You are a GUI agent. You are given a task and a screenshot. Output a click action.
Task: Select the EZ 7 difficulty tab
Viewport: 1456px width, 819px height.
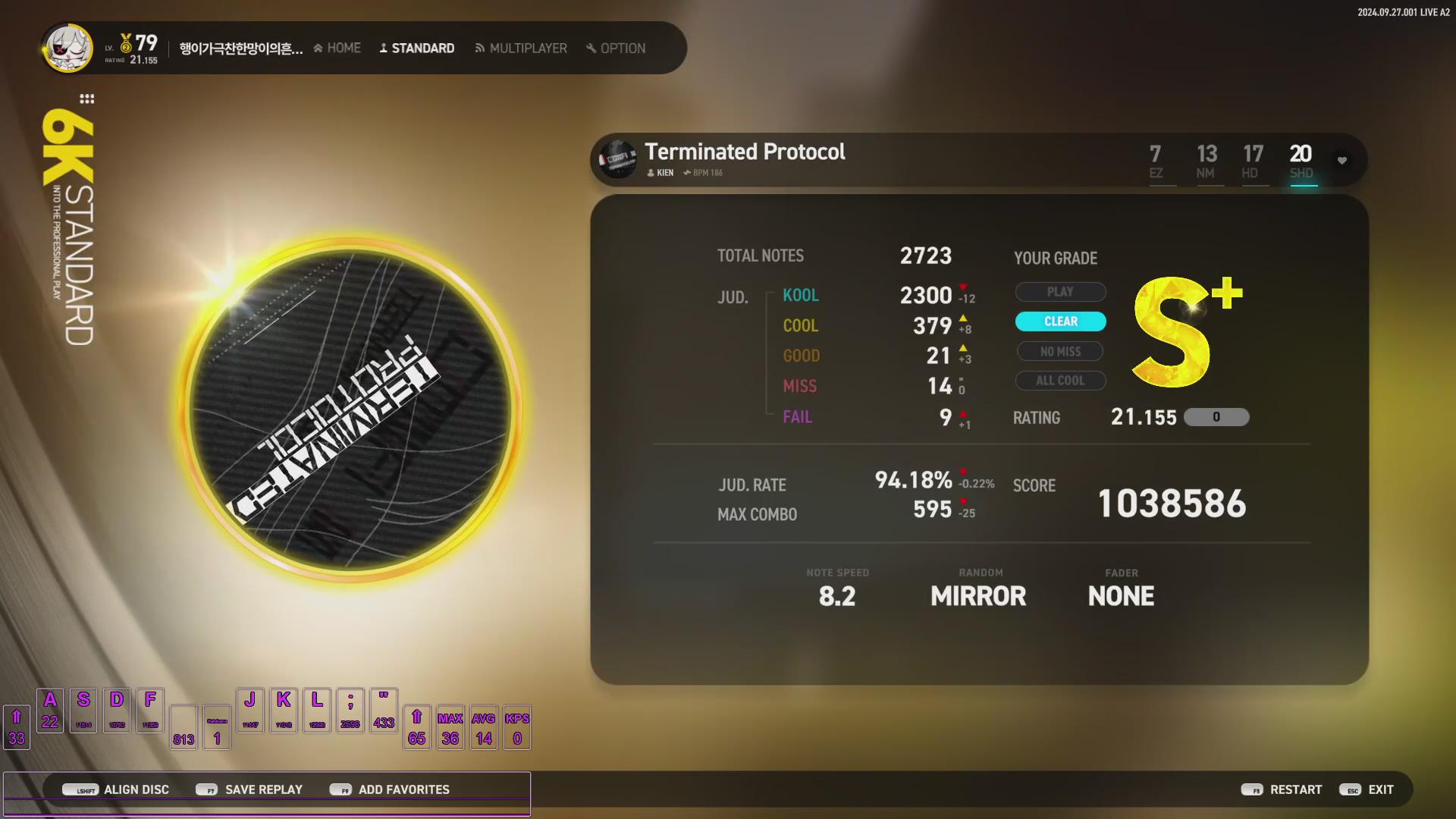(1156, 162)
